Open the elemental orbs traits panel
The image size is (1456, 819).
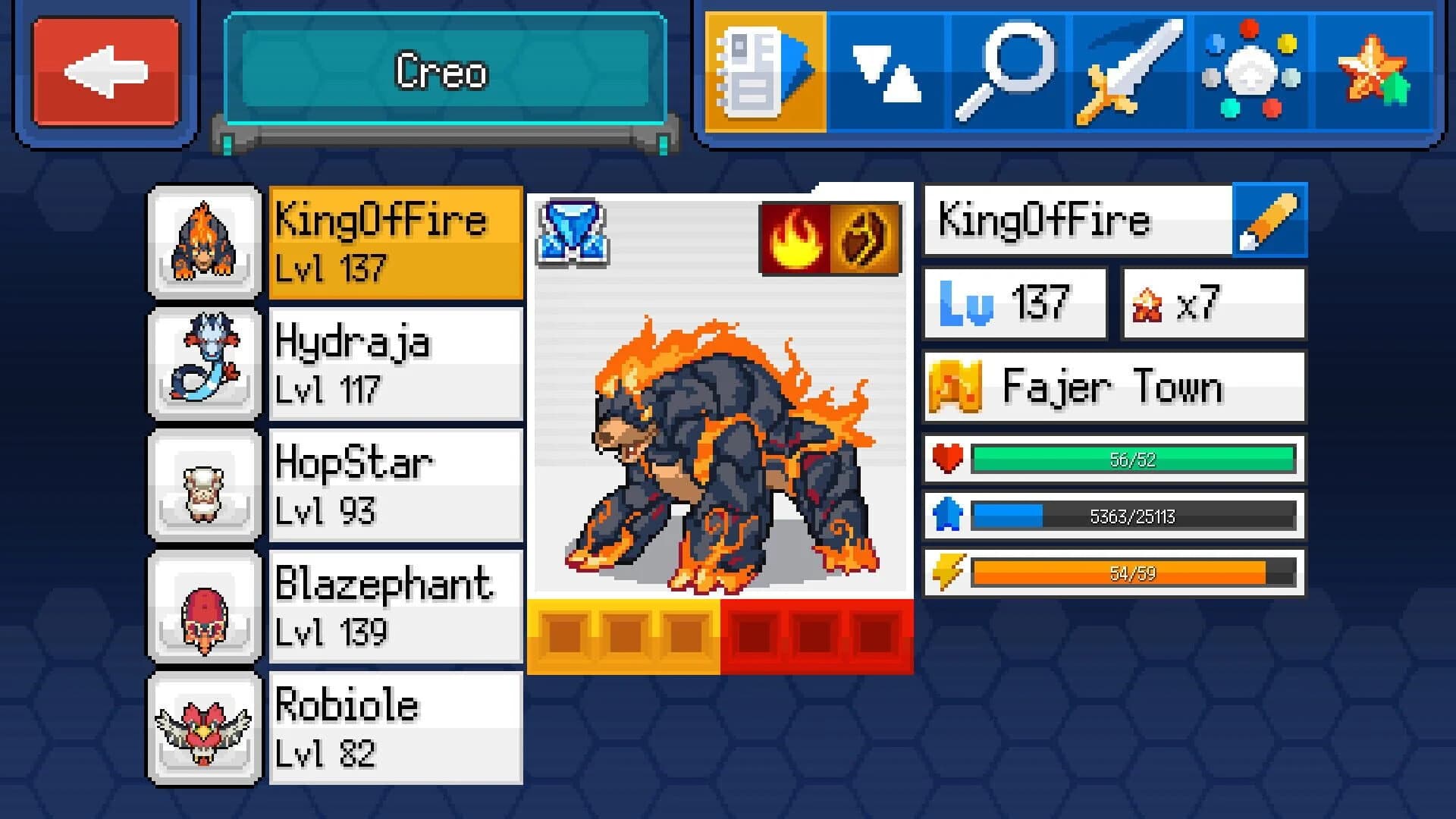pyautogui.click(x=1251, y=68)
